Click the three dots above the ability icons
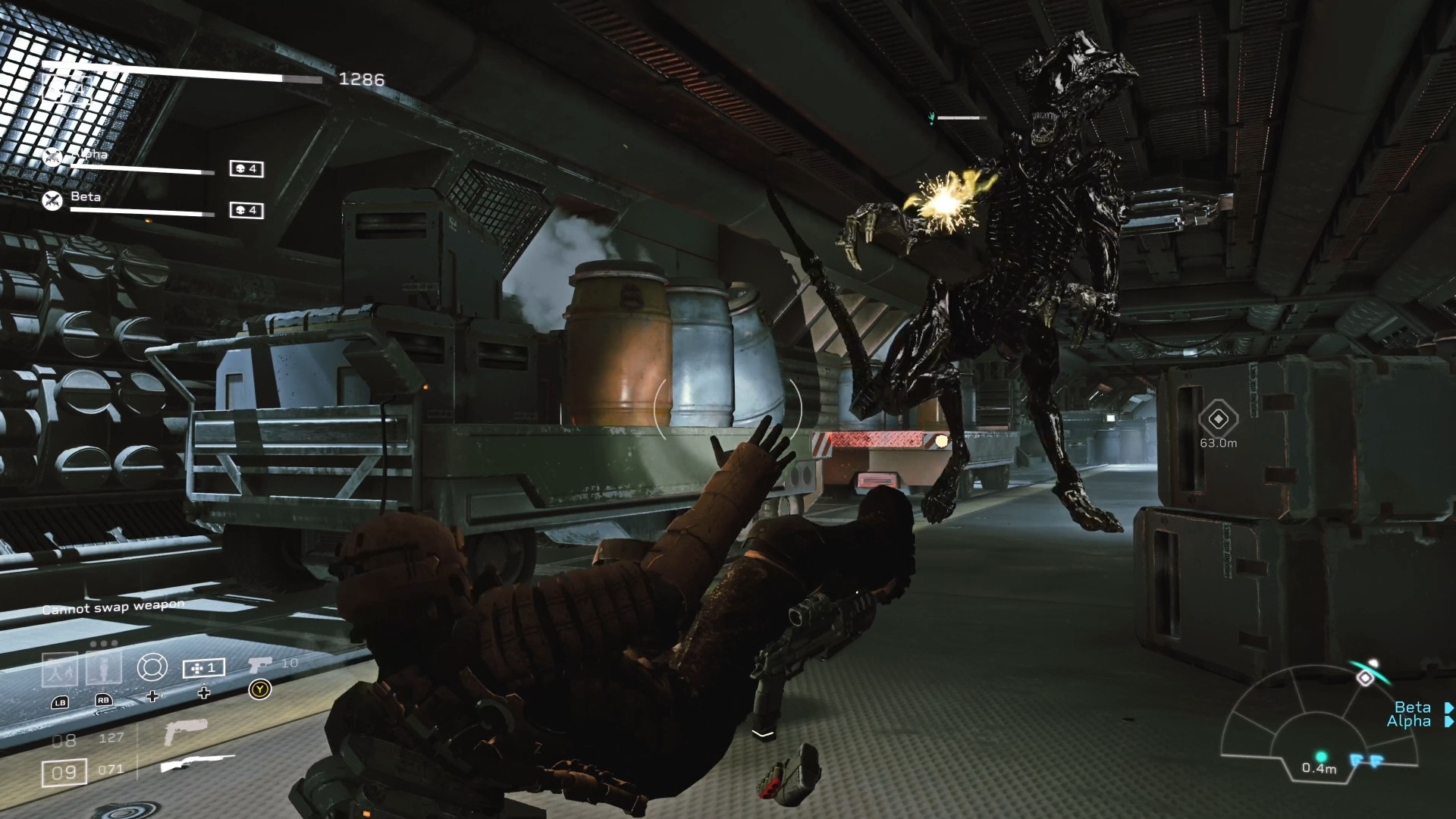1456x819 pixels. click(103, 643)
